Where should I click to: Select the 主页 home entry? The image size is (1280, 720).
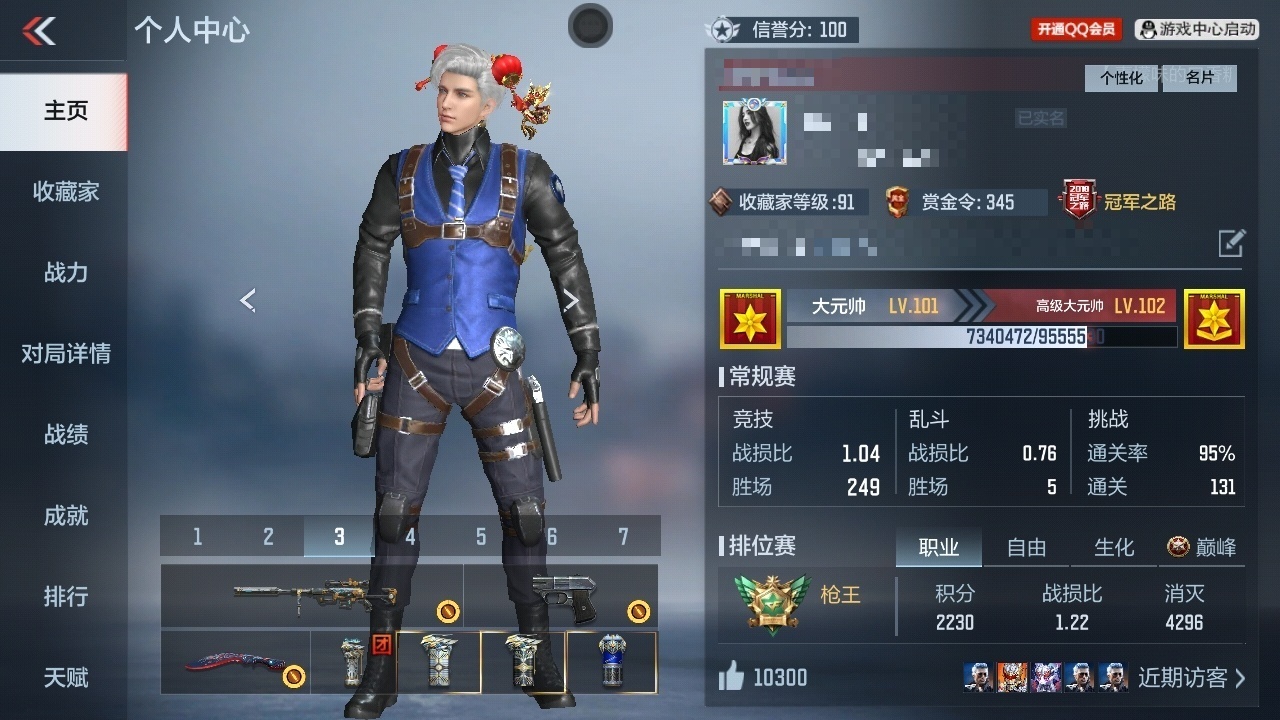pos(65,110)
